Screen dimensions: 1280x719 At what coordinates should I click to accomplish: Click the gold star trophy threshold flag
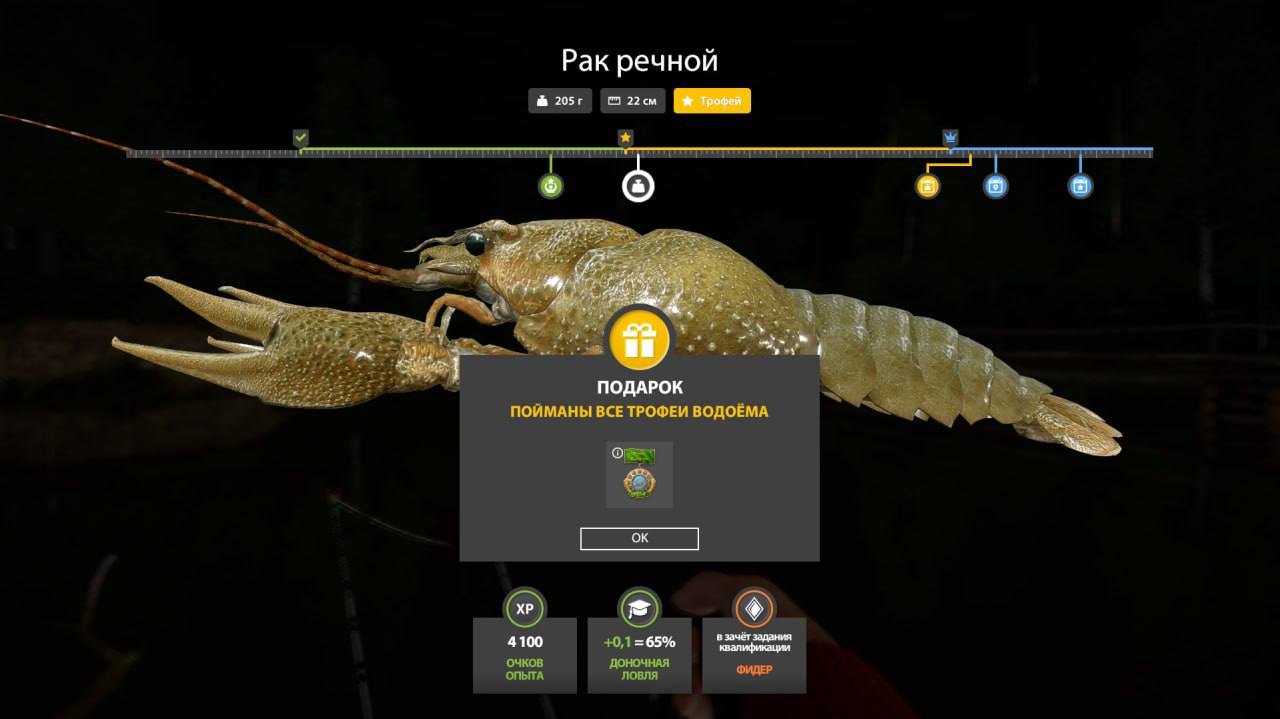(625, 138)
